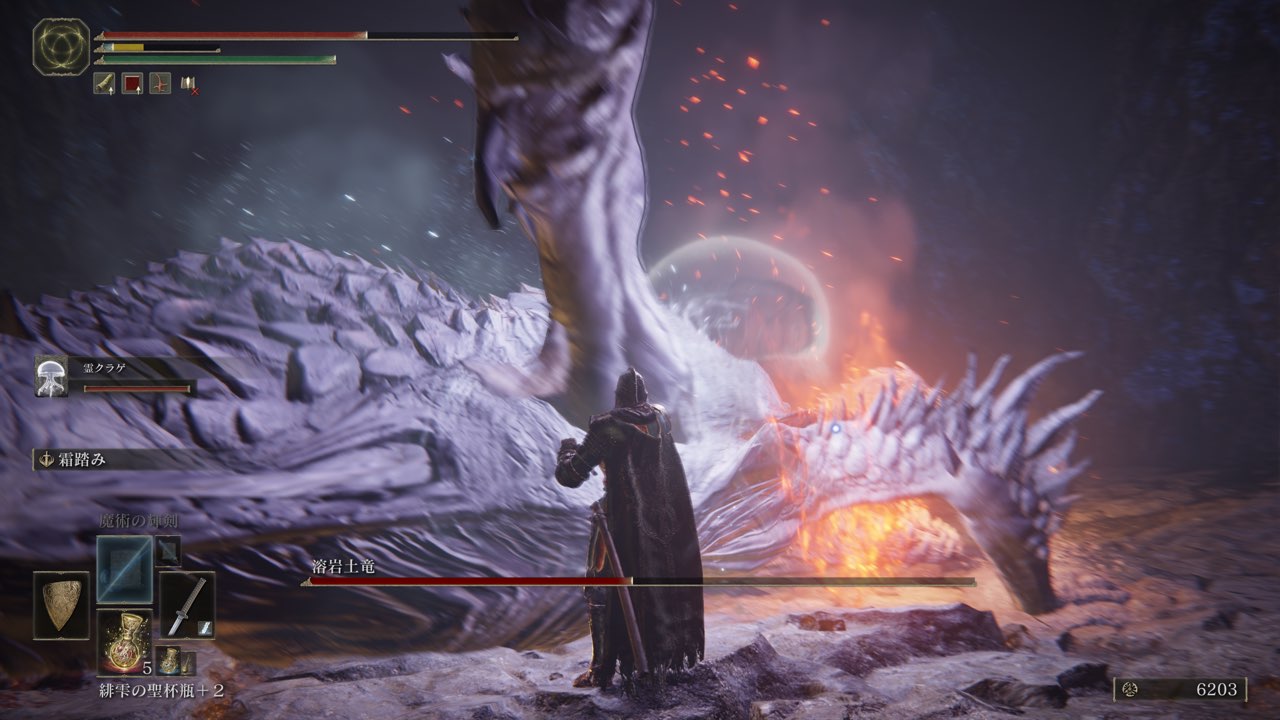
Task: Use the Crimson Tears flask slot
Action: tap(125, 641)
